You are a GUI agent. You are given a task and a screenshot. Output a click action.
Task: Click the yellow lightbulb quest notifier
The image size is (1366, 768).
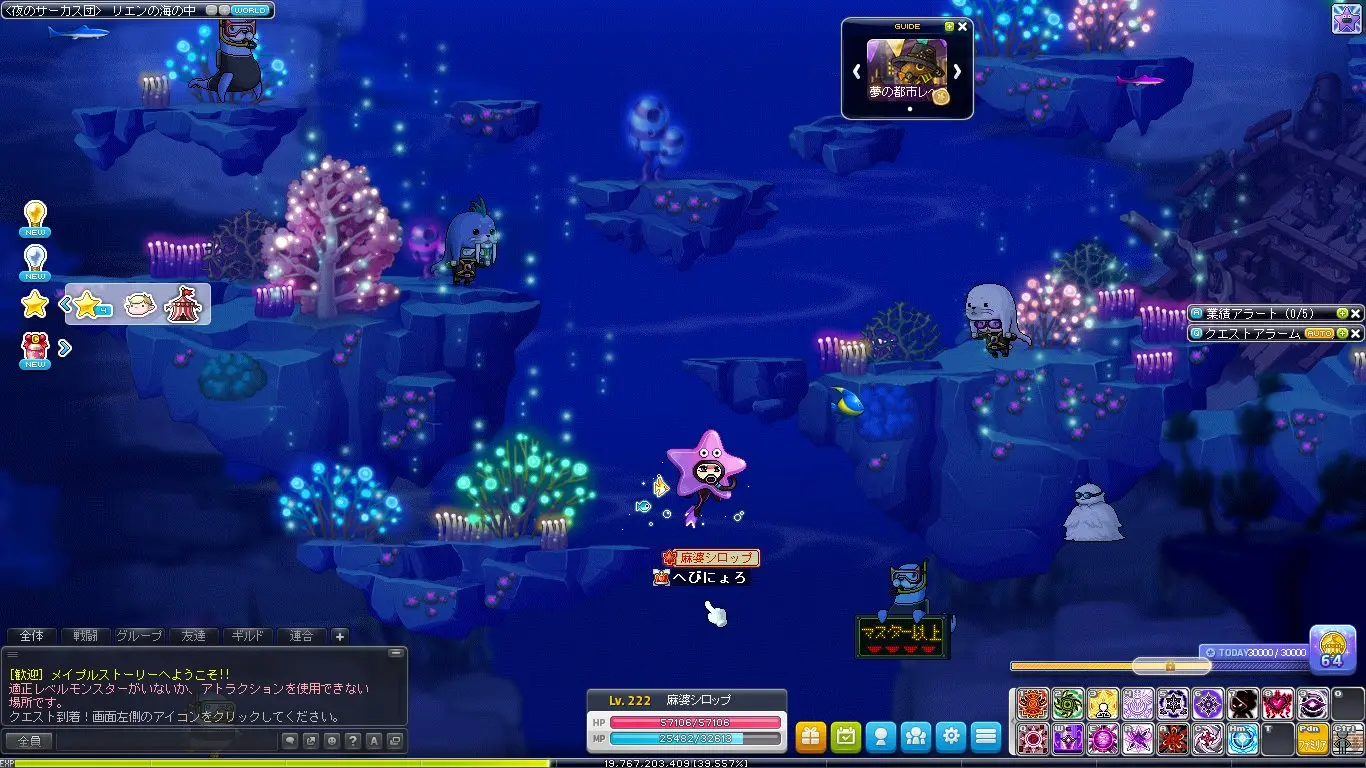(35, 216)
